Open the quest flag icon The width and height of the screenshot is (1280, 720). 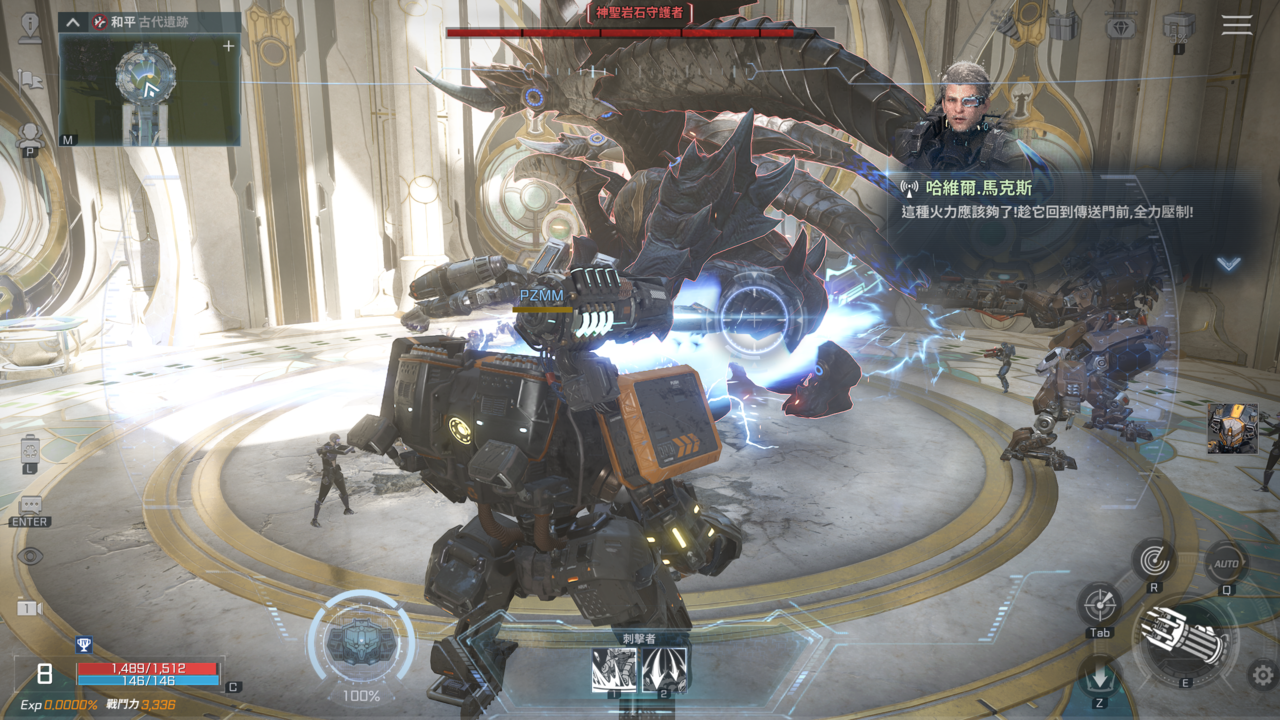coord(30,81)
